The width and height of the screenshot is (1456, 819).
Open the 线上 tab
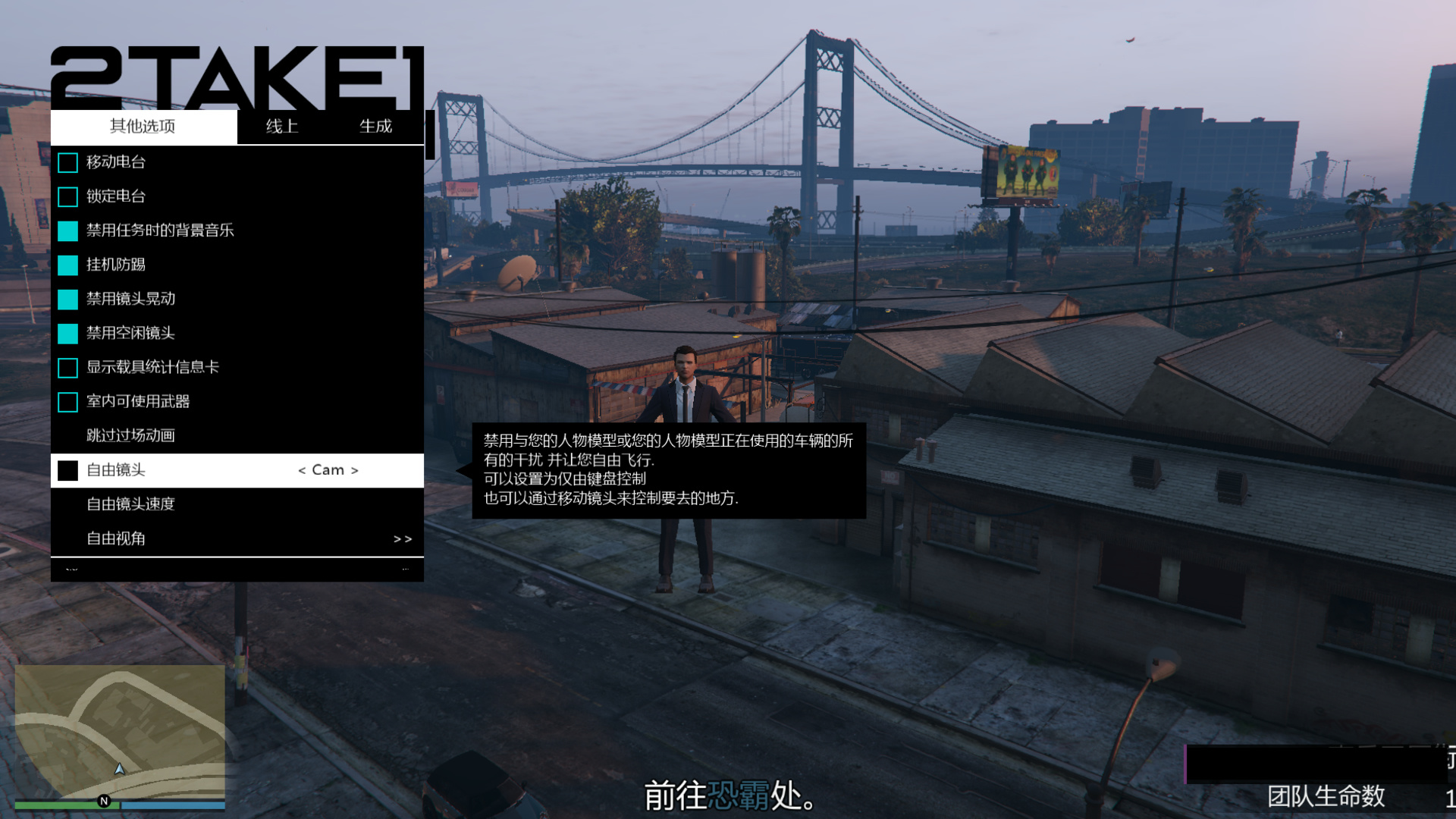tap(282, 127)
